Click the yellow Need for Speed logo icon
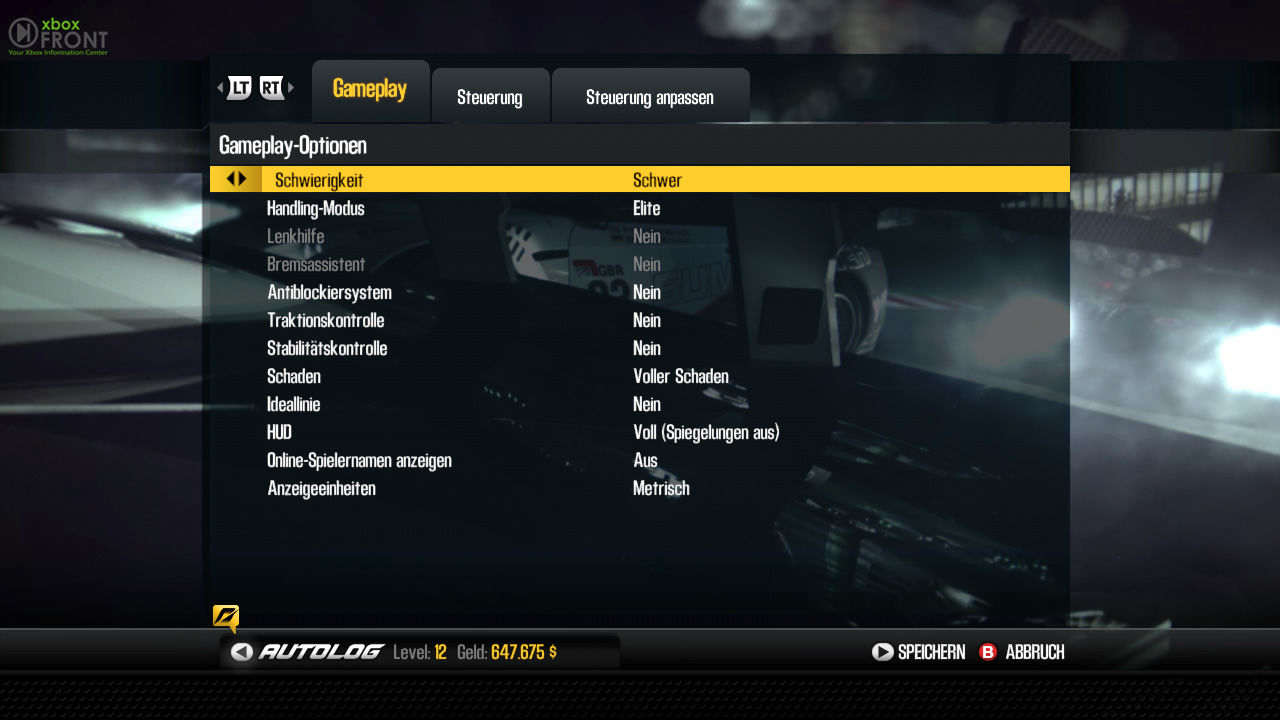The width and height of the screenshot is (1280, 720). [x=226, y=617]
